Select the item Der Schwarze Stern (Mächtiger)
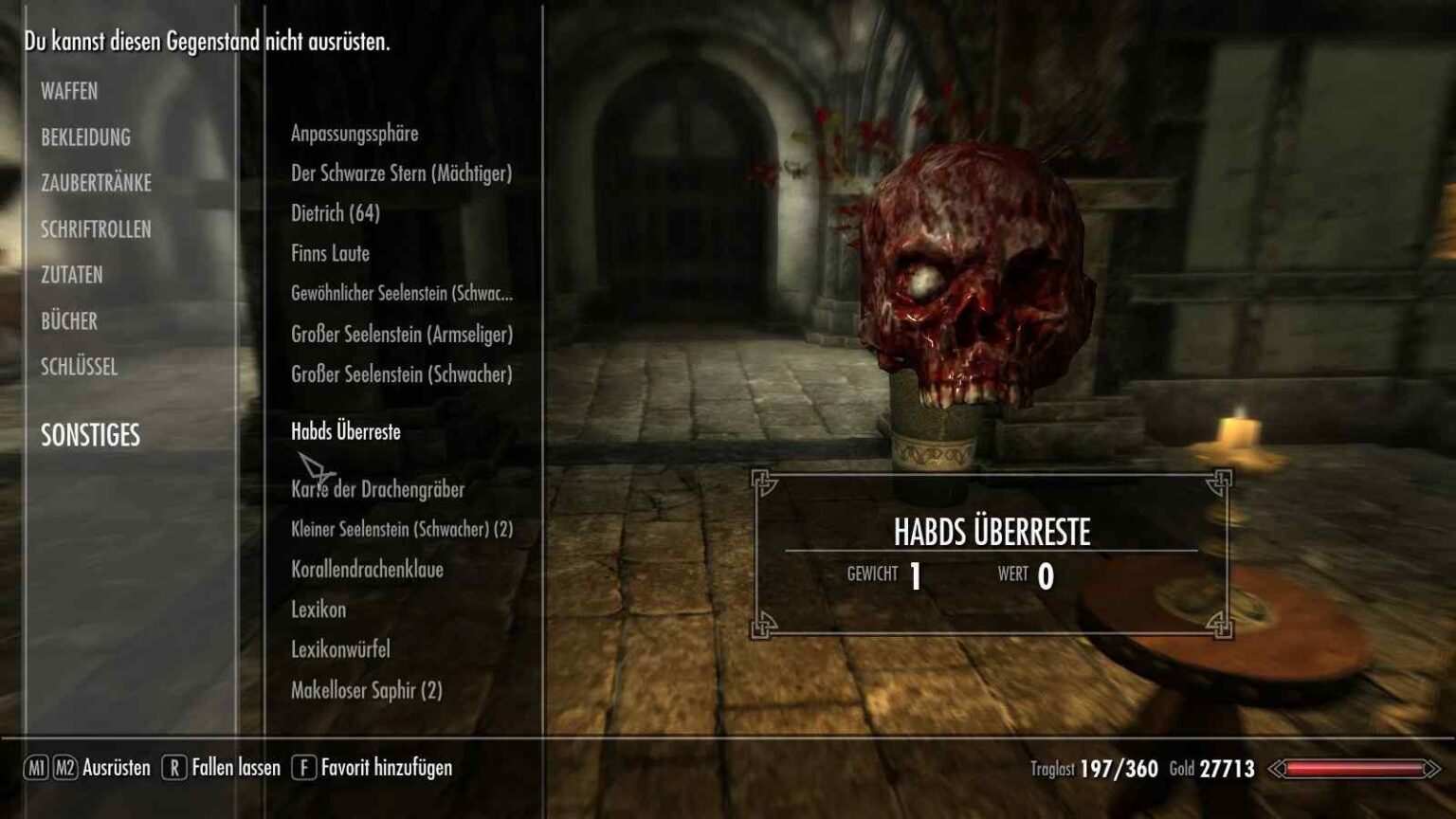The image size is (1456, 819). (403, 174)
